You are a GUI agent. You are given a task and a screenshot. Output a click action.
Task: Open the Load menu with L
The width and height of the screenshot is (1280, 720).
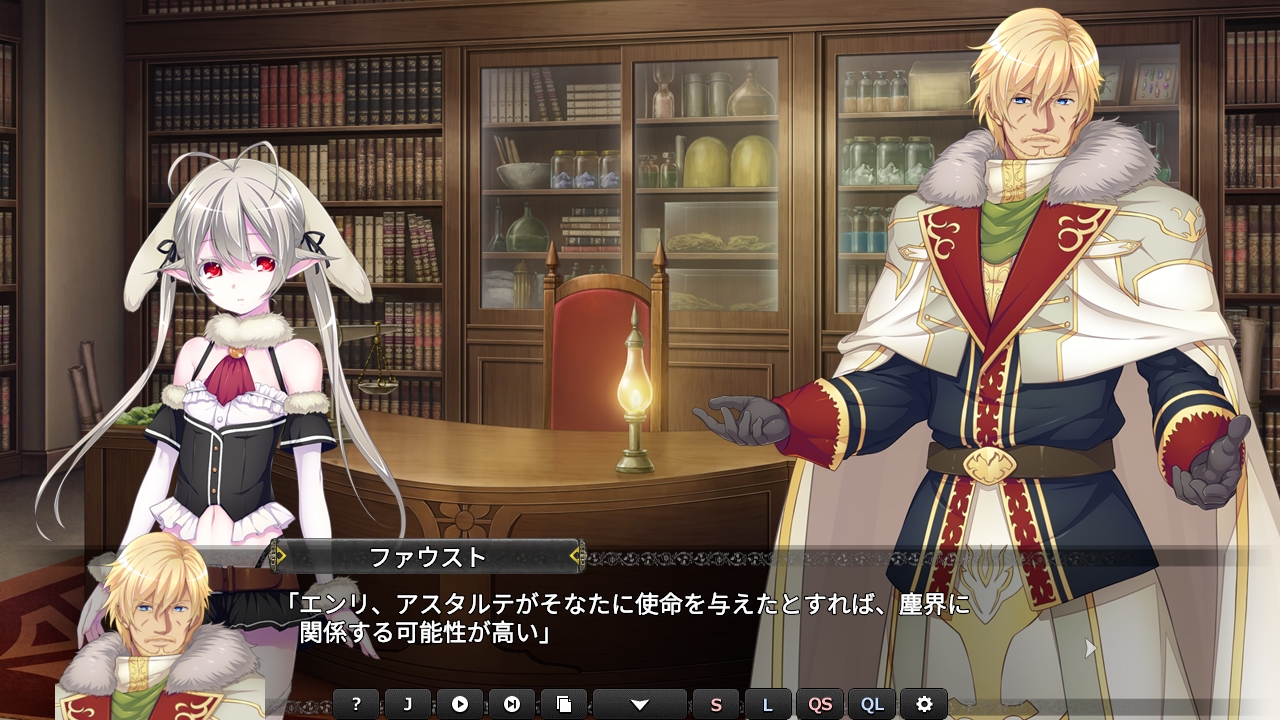(768, 704)
